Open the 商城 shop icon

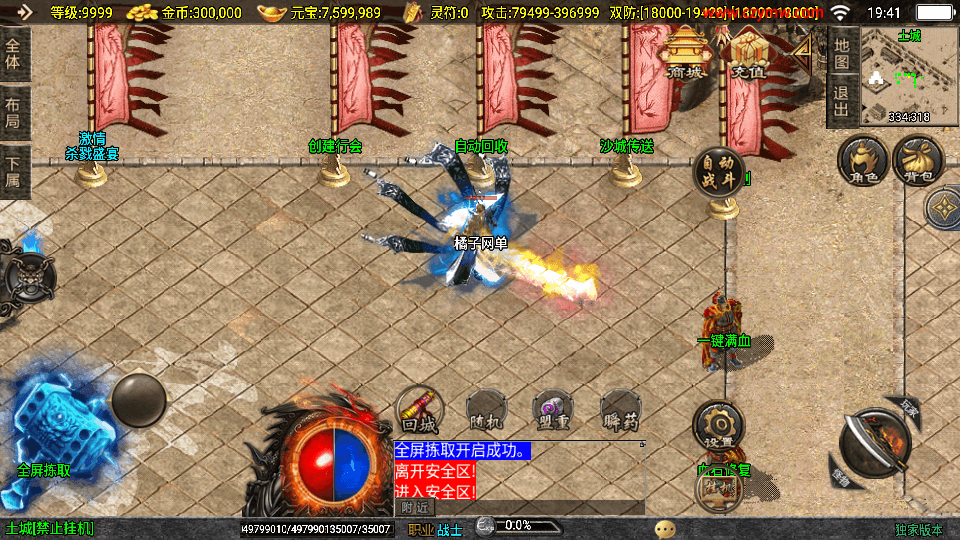click(686, 53)
